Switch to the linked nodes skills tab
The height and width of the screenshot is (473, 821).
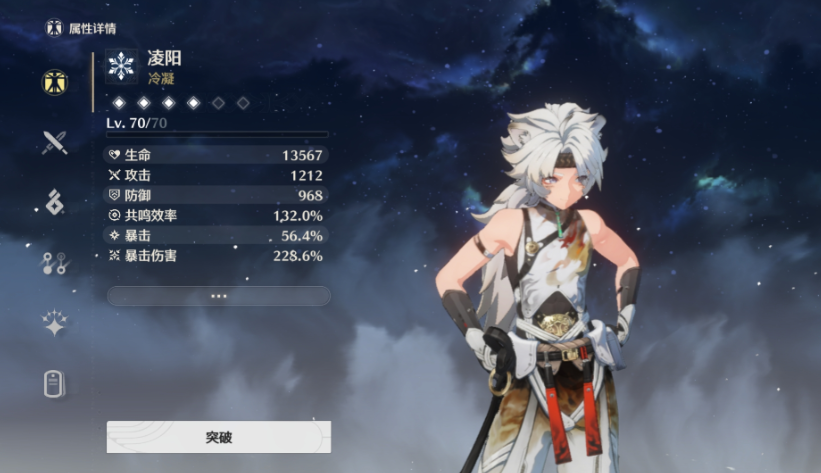coord(54,263)
